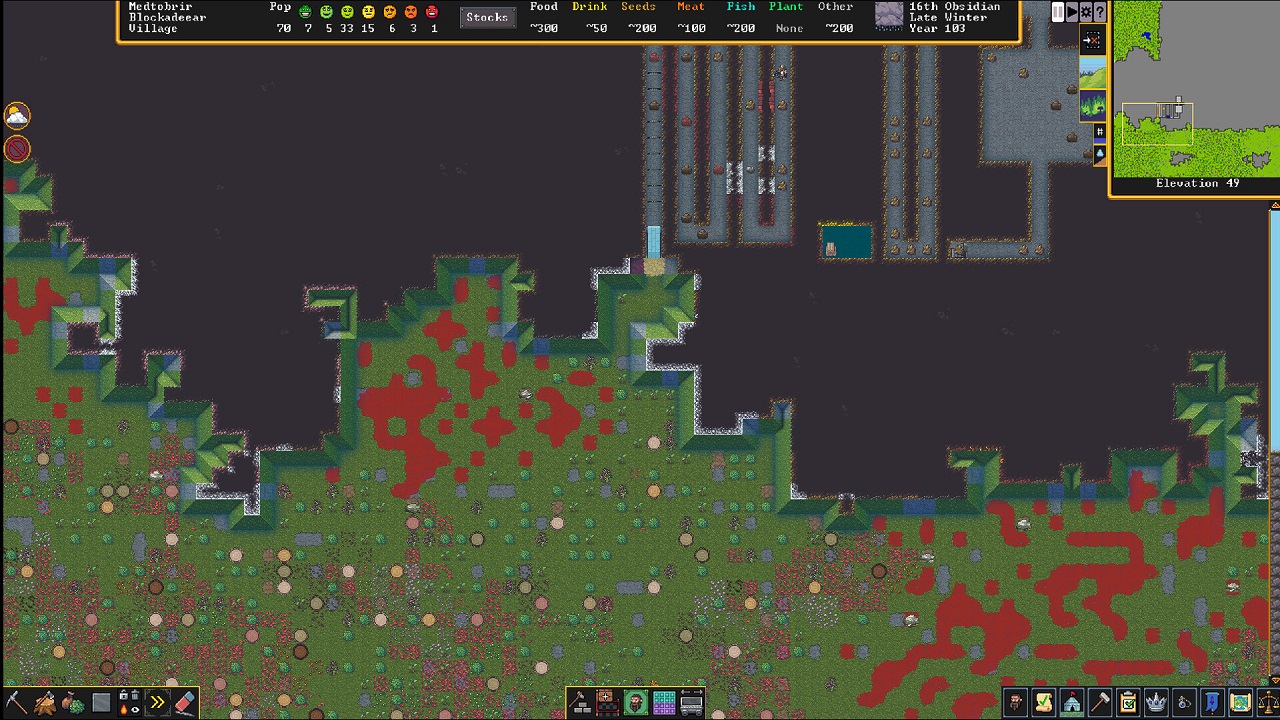This screenshot has width=1280, height=720.
Task: Open the squads banner menu
Action: click(1213, 702)
